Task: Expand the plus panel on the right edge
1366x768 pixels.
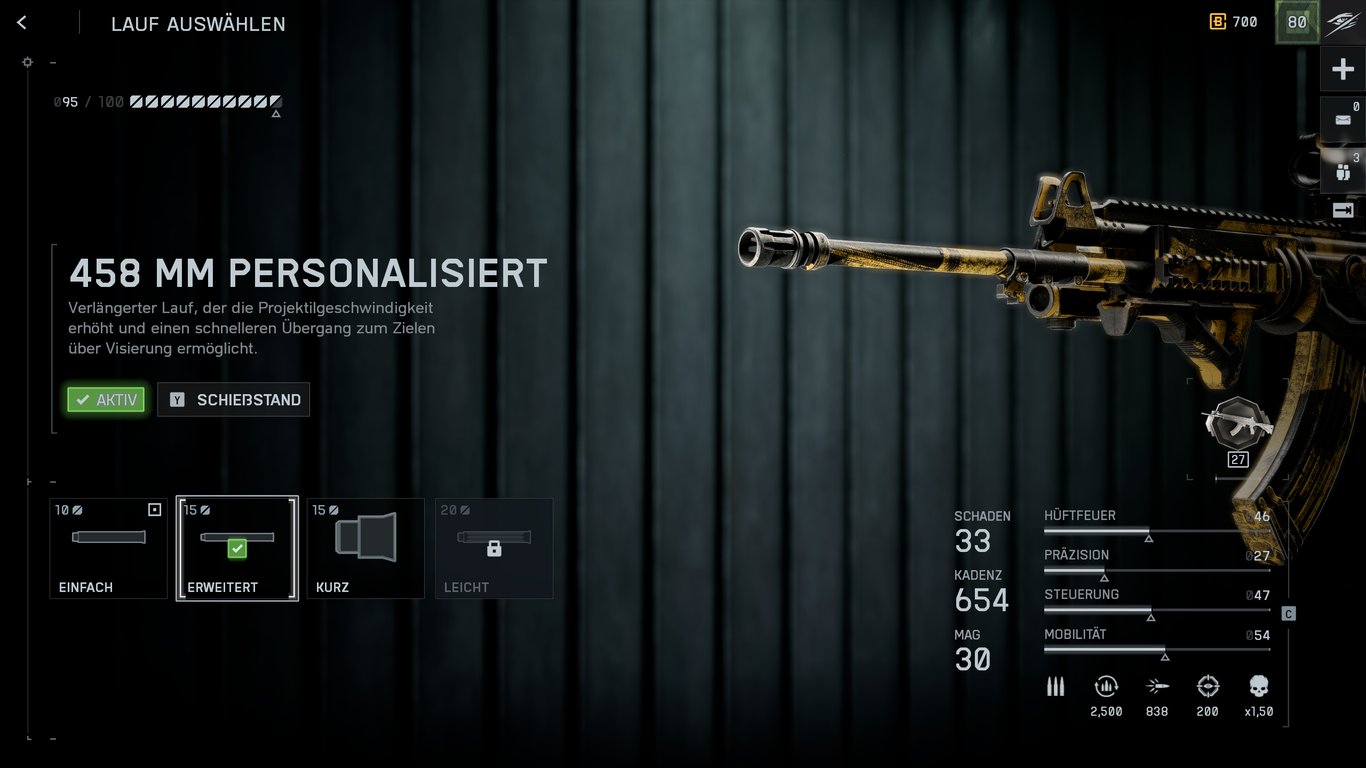Action: click(1344, 68)
